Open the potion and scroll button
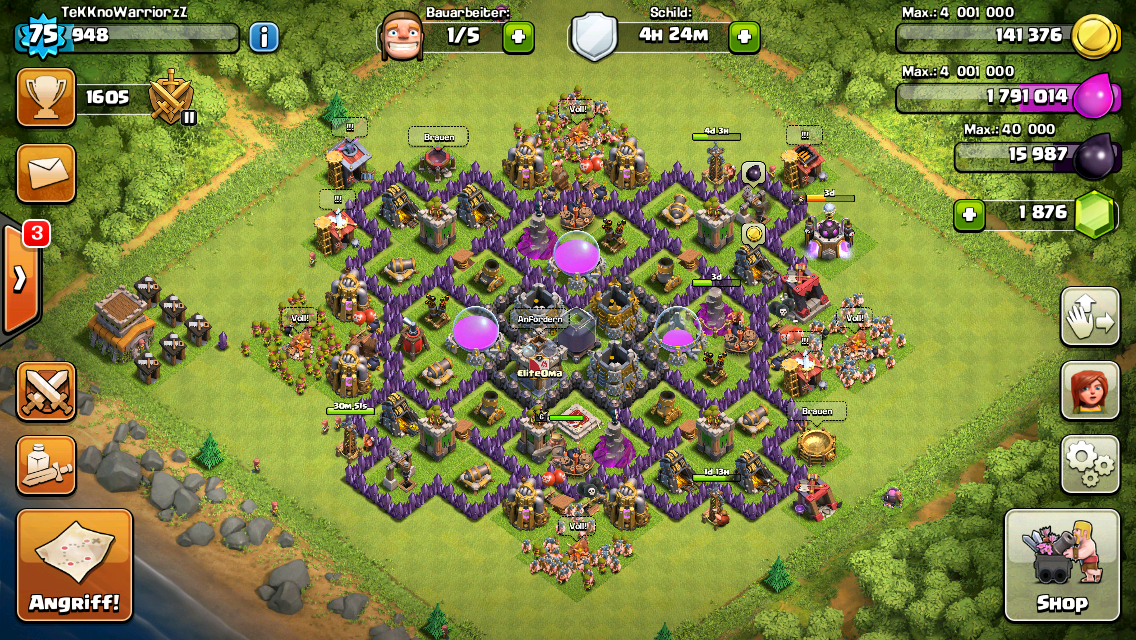Image resolution: width=1136 pixels, height=640 pixels. pos(46,465)
